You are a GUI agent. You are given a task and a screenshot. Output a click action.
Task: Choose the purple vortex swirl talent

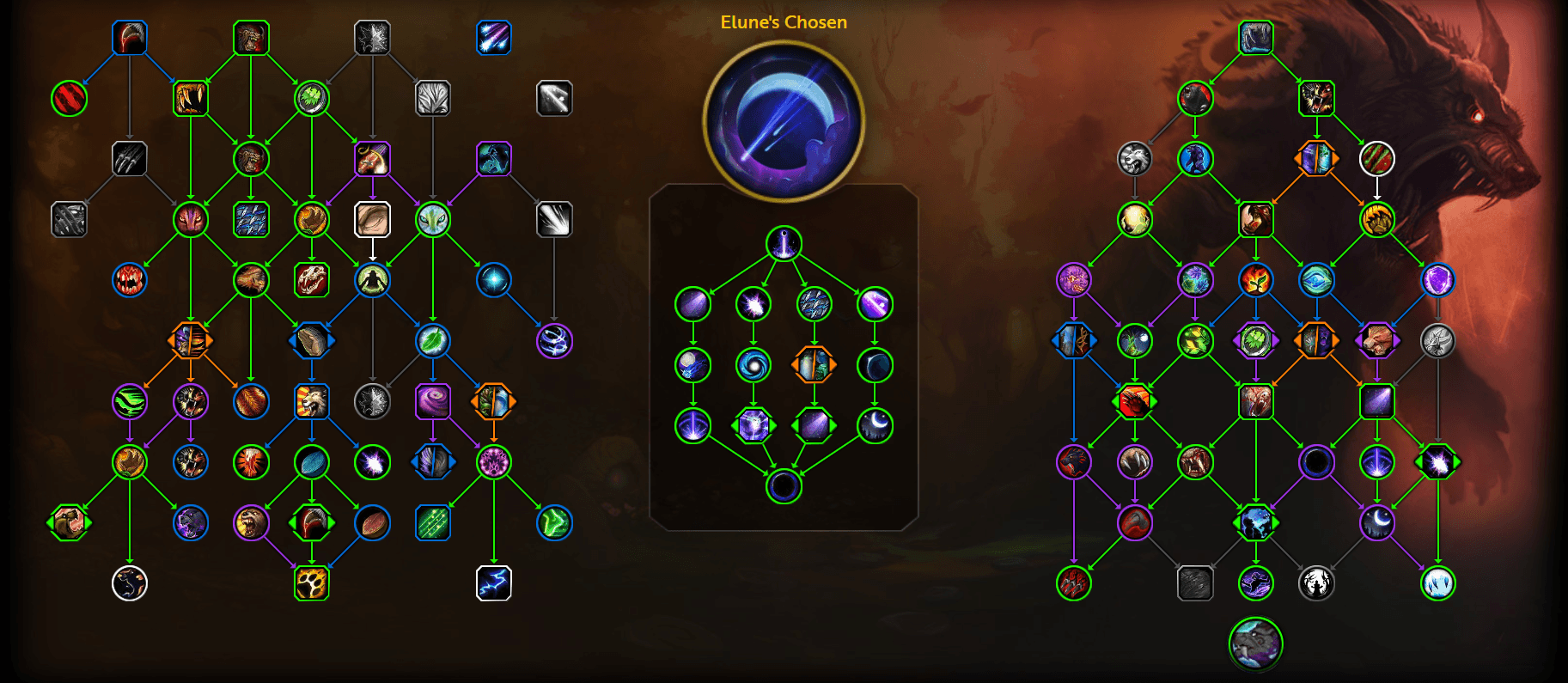pos(433,401)
